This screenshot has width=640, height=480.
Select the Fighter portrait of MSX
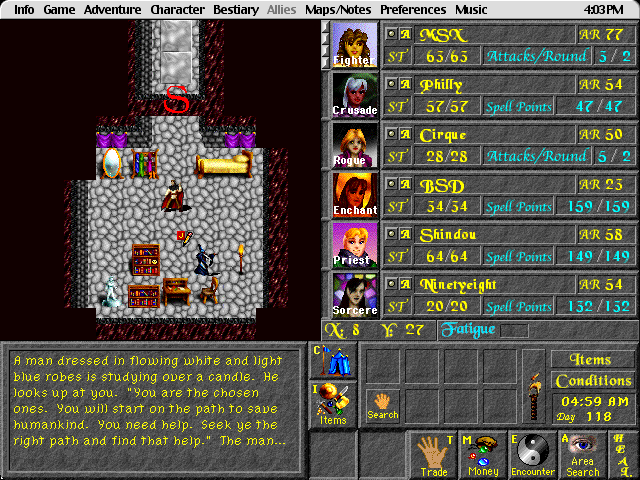(x=355, y=45)
